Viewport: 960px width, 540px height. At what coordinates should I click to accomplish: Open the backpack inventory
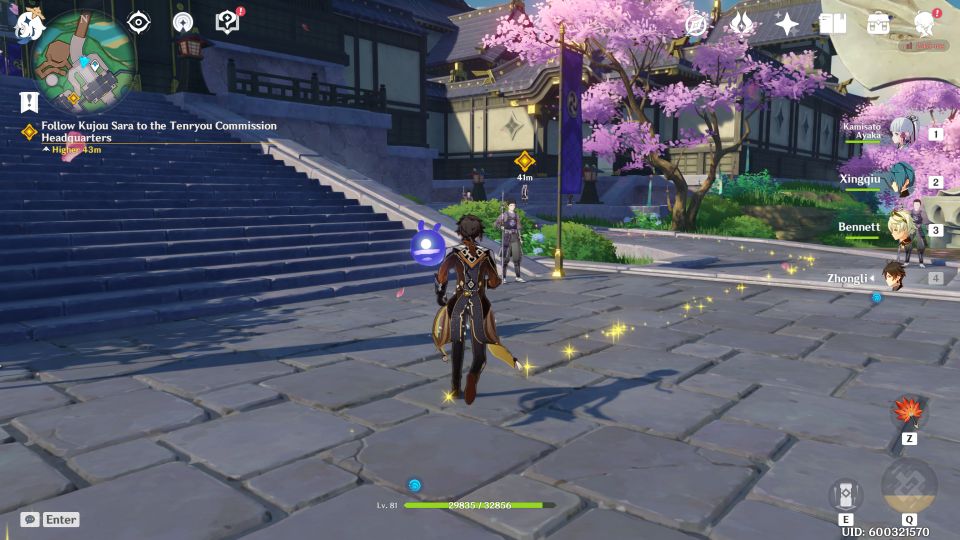click(878, 24)
